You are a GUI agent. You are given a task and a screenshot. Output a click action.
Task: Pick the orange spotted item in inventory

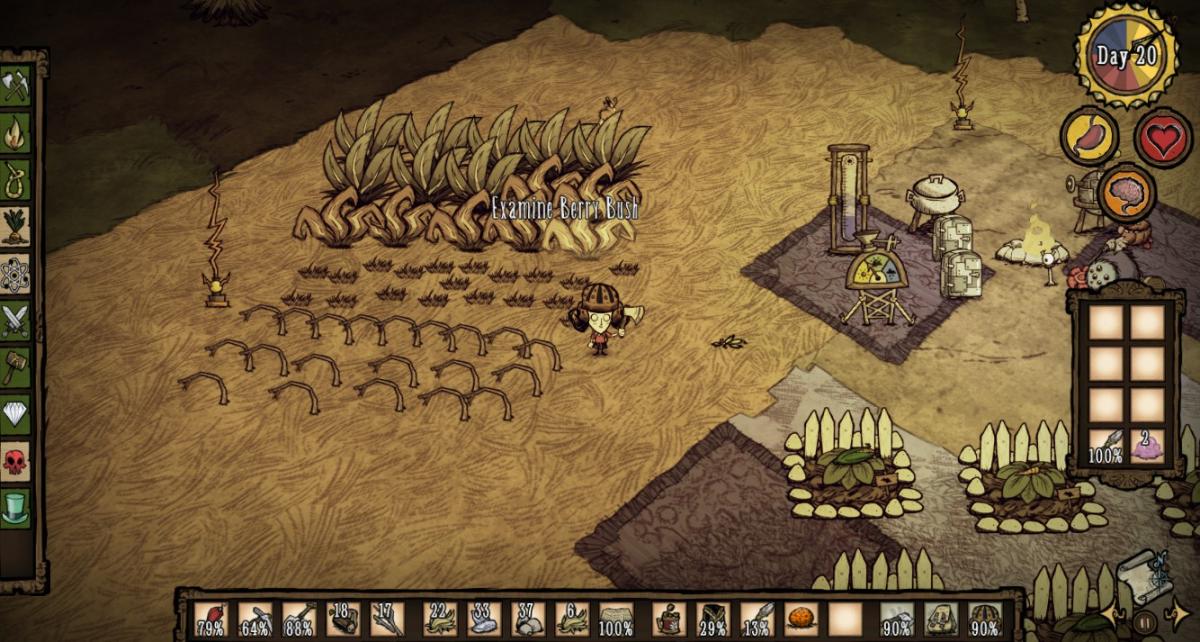[x=800, y=618]
